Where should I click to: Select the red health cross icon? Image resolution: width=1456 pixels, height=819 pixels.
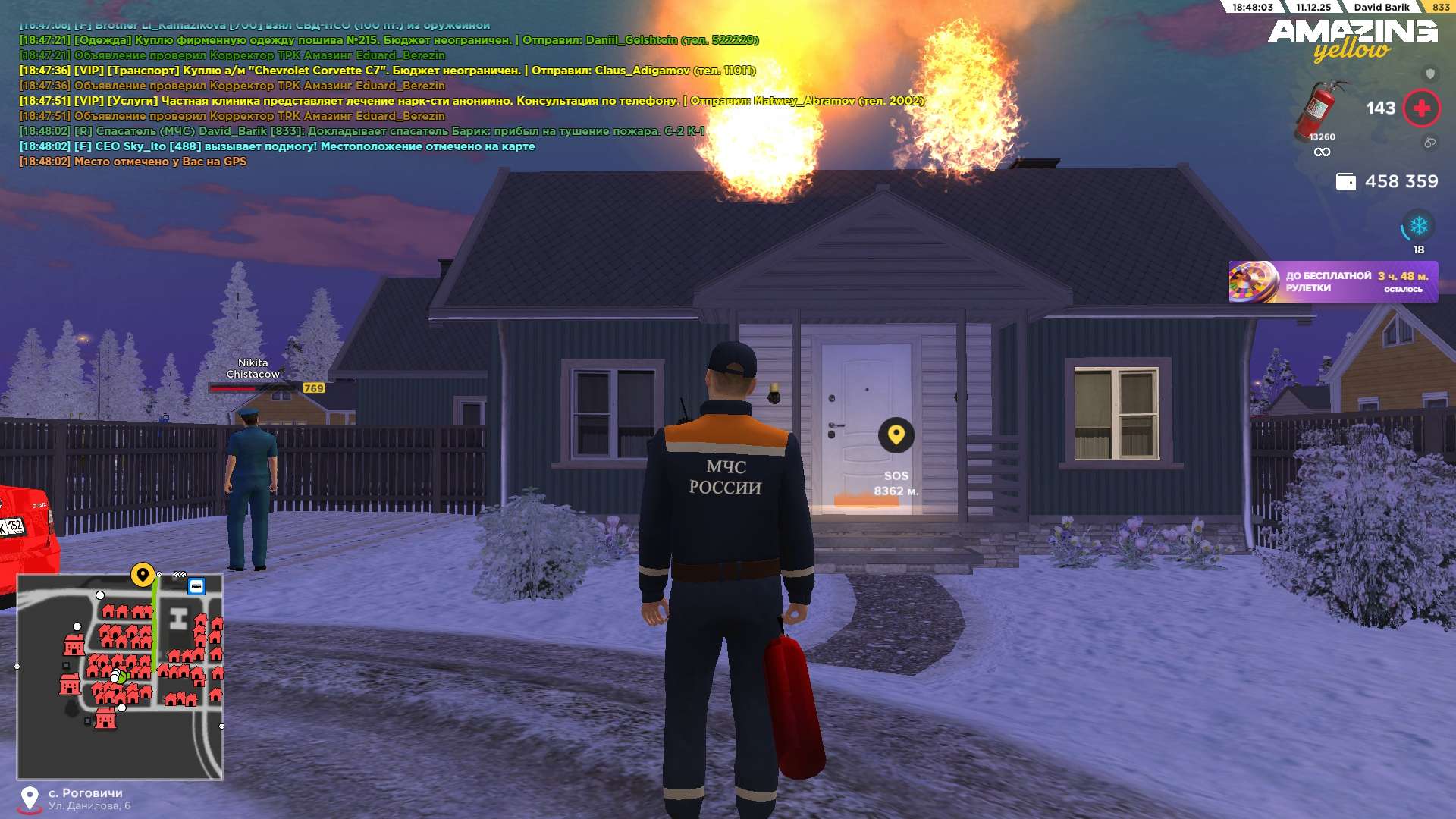(x=1421, y=108)
